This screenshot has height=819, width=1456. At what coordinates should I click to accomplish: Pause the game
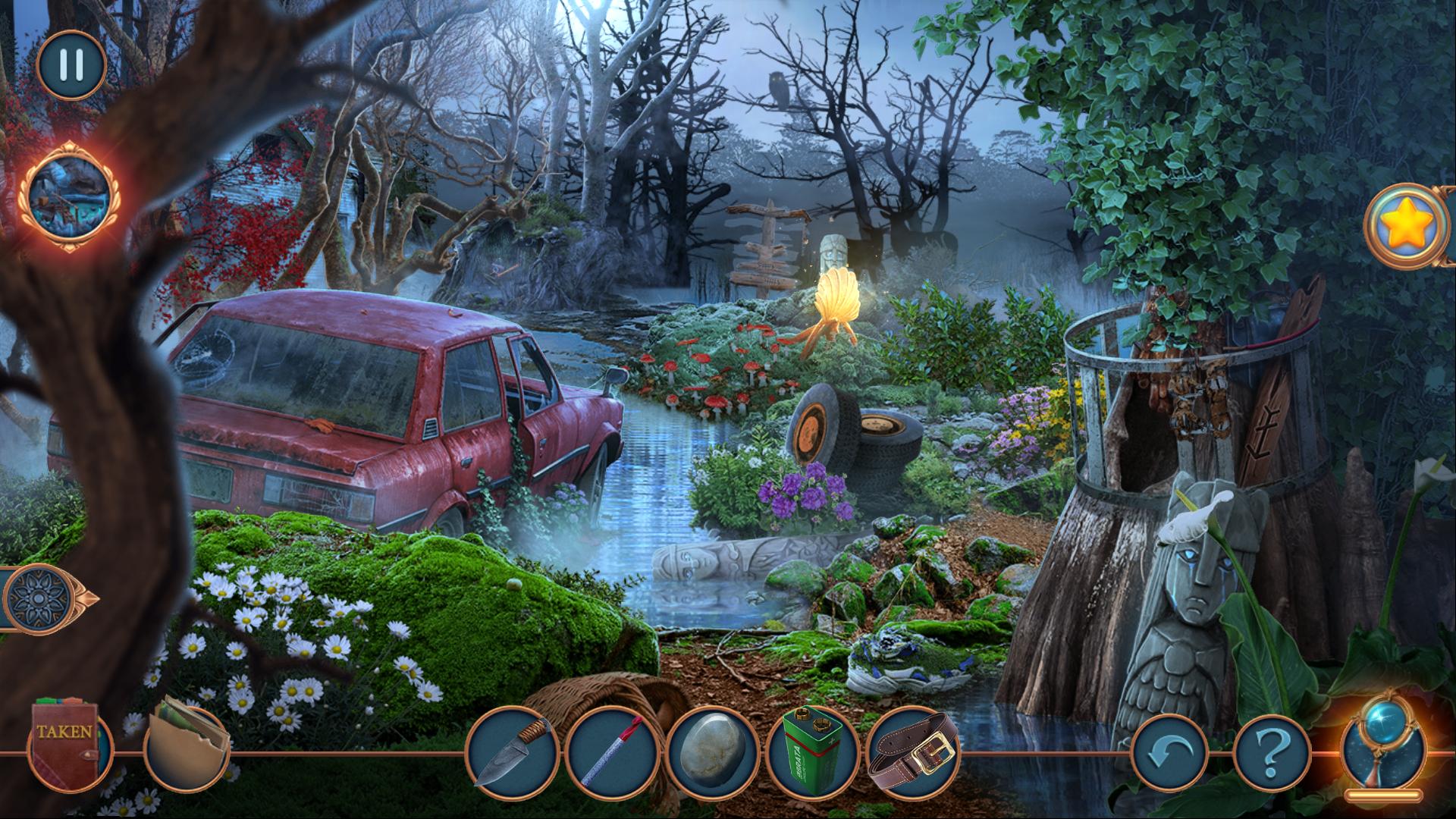(x=71, y=65)
